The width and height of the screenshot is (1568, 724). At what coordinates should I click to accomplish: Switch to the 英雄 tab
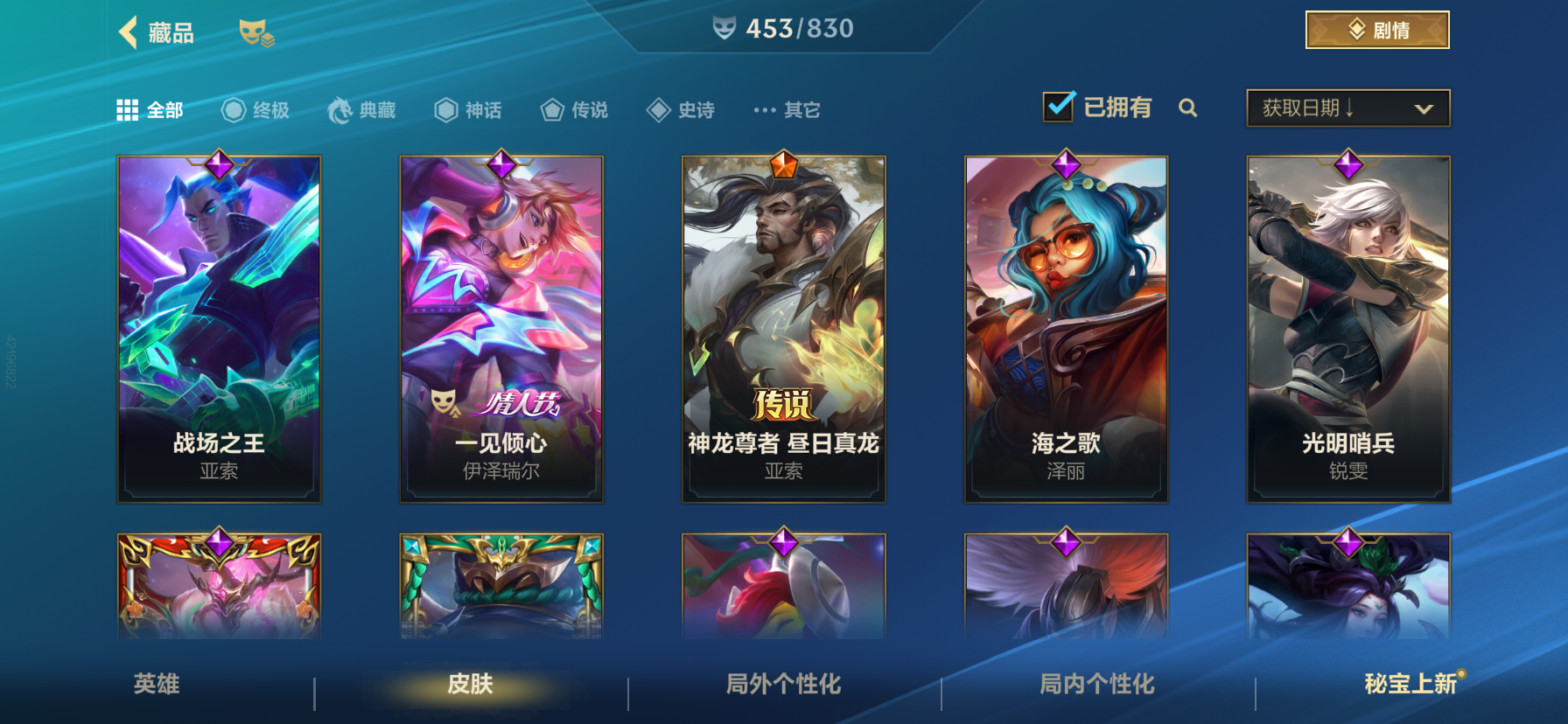click(x=156, y=686)
